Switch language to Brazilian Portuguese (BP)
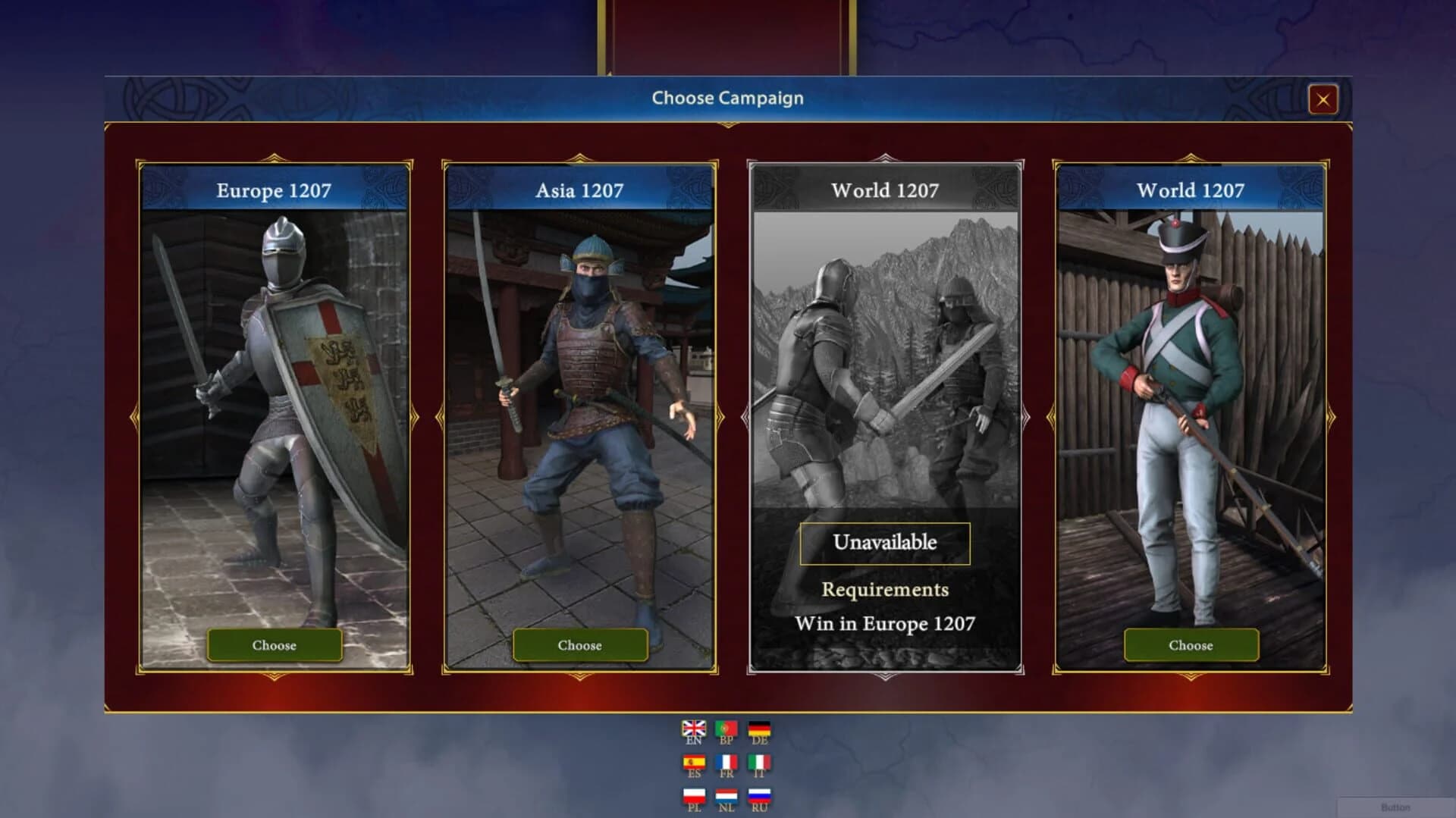The height and width of the screenshot is (818, 1456). tap(727, 728)
